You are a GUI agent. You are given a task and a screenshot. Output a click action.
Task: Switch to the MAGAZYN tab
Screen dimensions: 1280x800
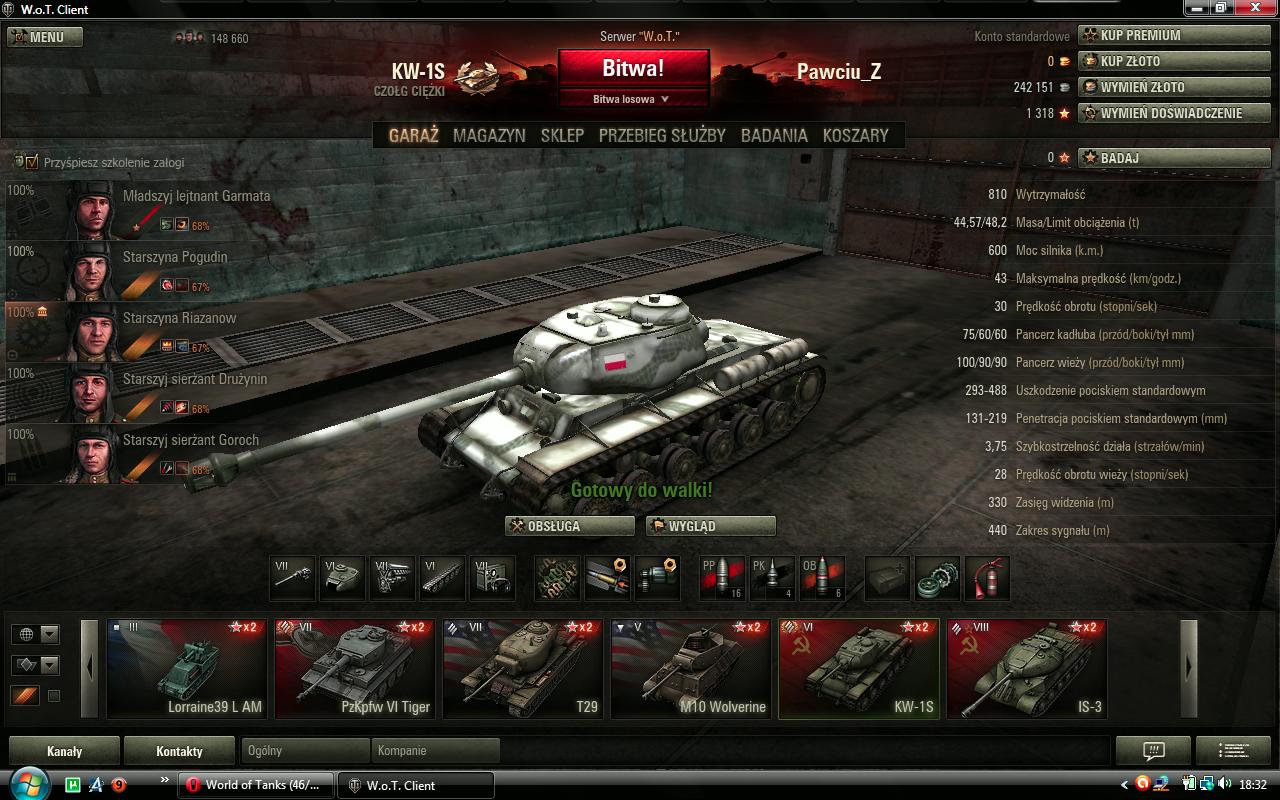click(489, 135)
